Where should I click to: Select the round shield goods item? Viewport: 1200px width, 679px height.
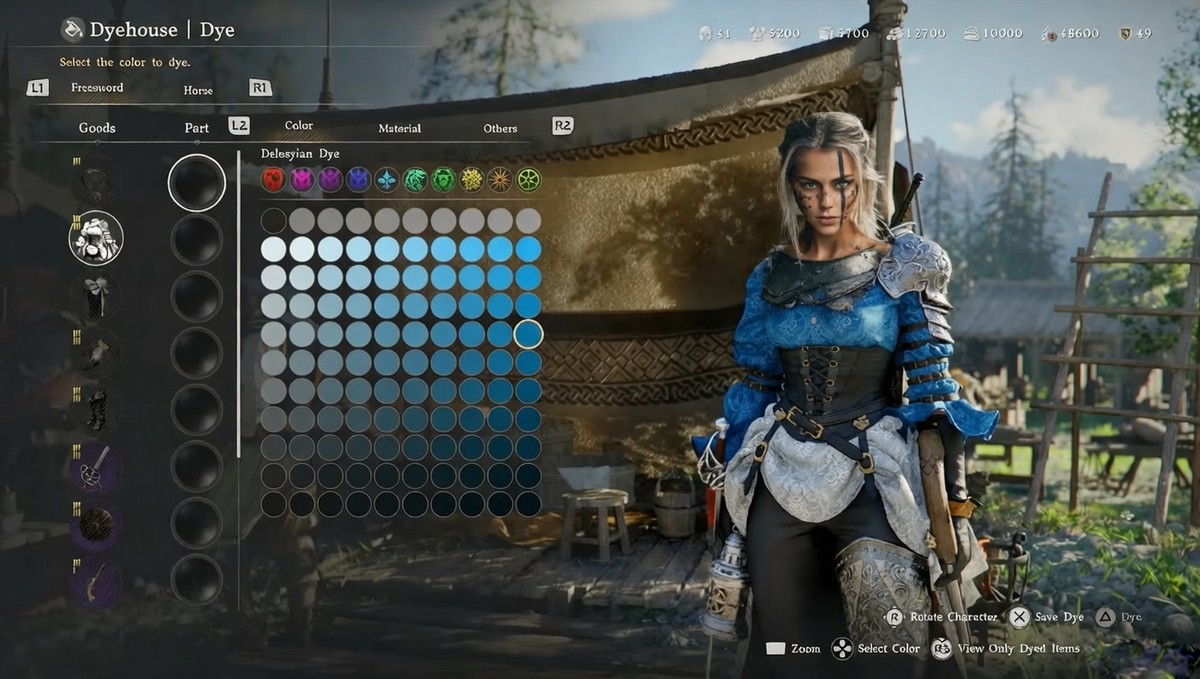(96, 524)
